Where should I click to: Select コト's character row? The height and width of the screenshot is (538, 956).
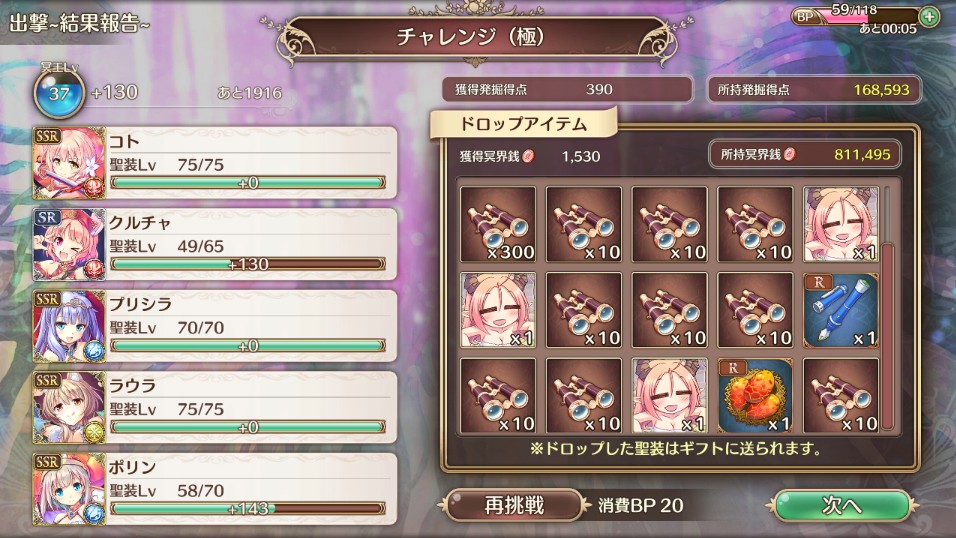click(x=214, y=162)
